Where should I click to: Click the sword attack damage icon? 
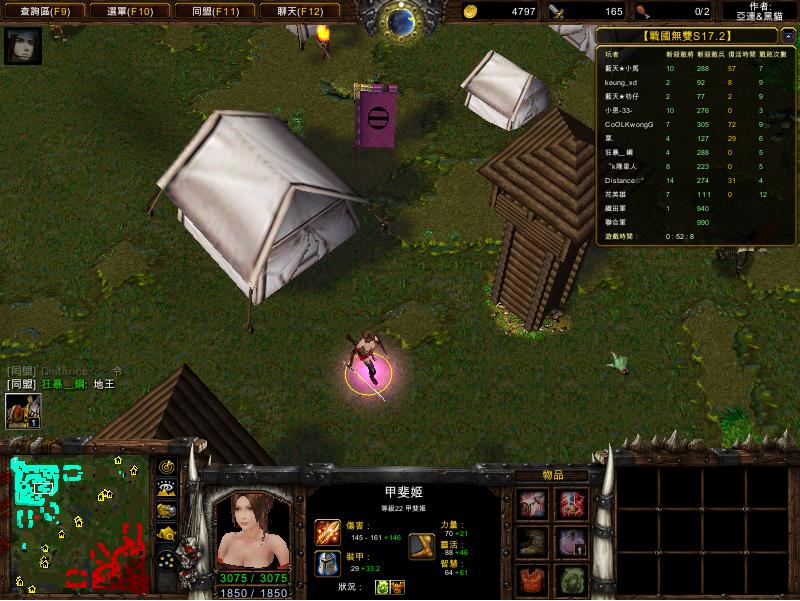(x=327, y=531)
